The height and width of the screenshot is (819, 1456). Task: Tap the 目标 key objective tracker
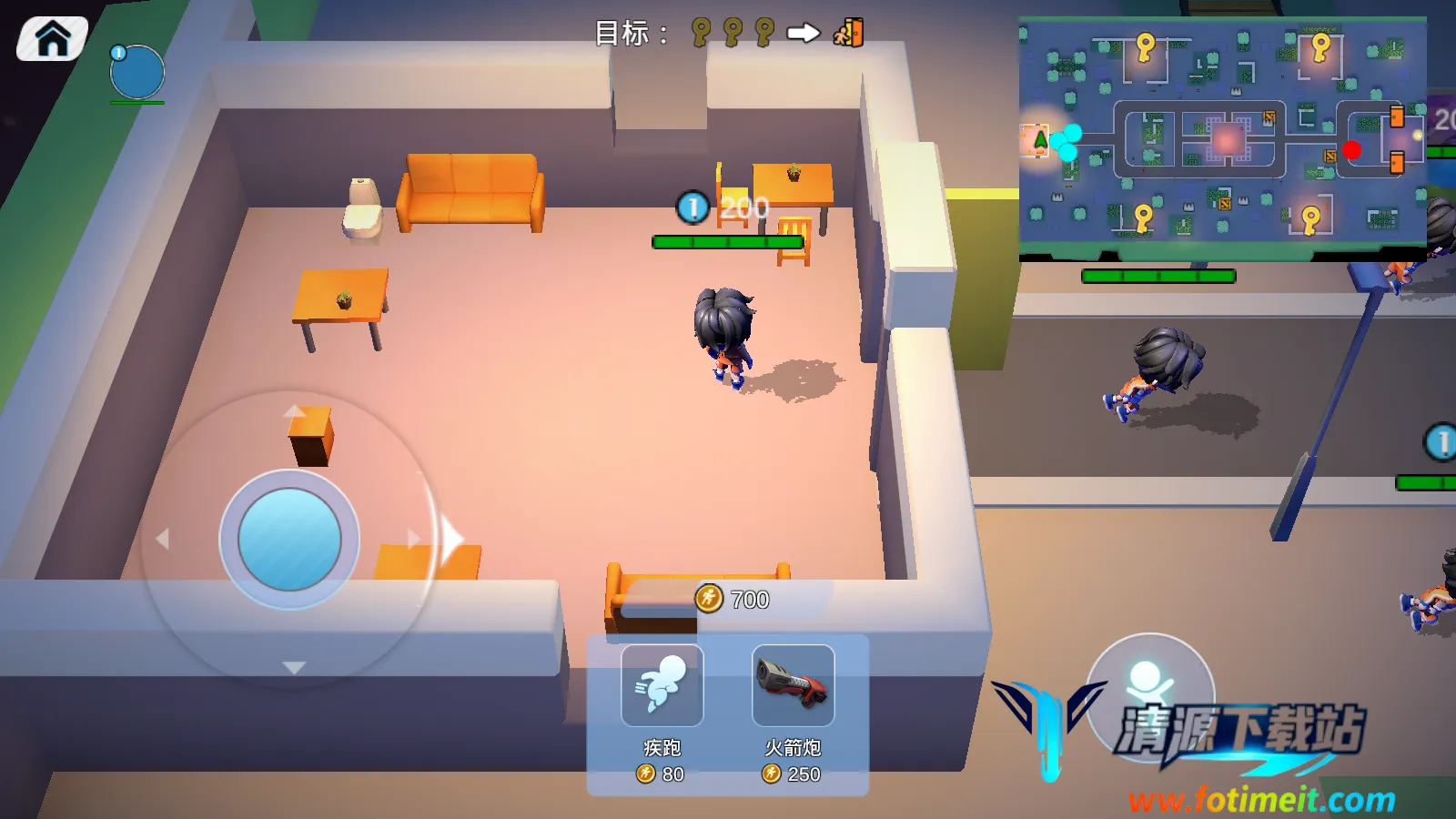tap(730, 34)
